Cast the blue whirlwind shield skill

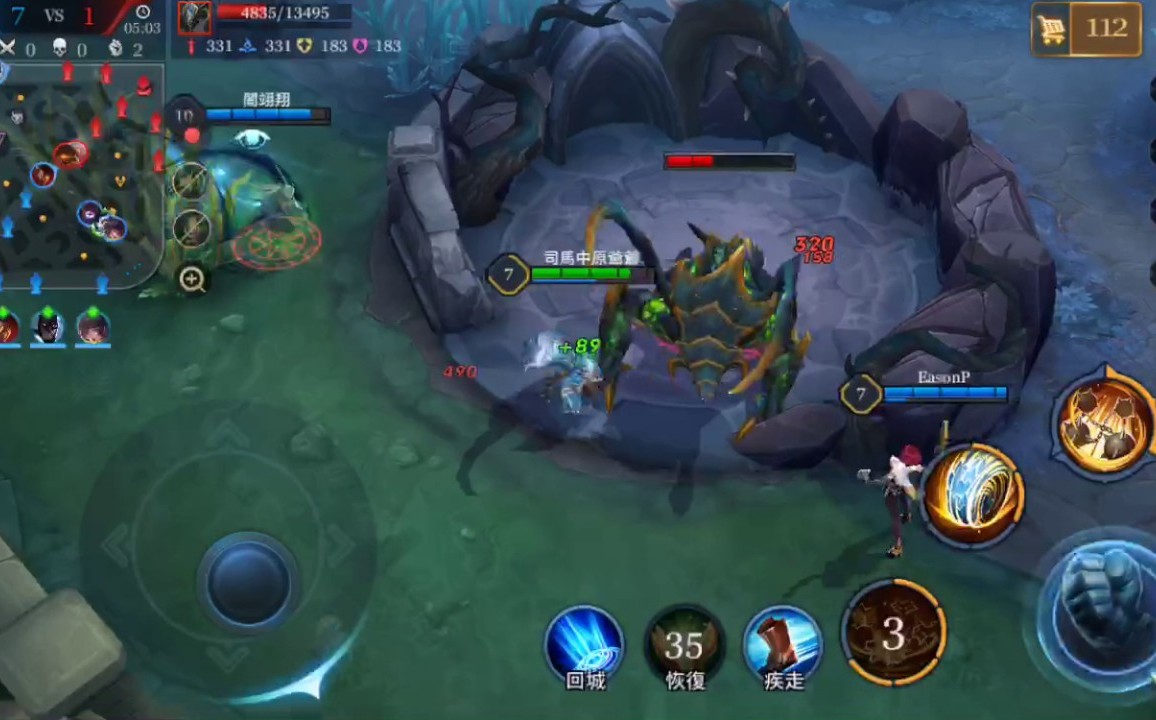(x=972, y=495)
